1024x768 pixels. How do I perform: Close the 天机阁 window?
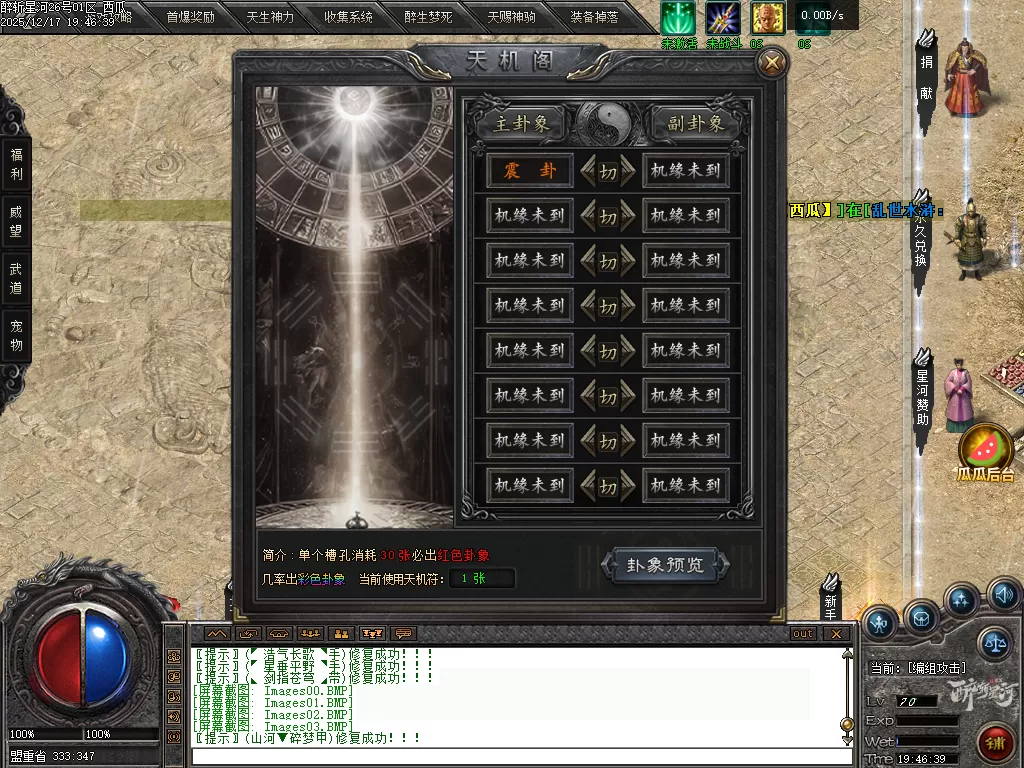[x=772, y=63]
